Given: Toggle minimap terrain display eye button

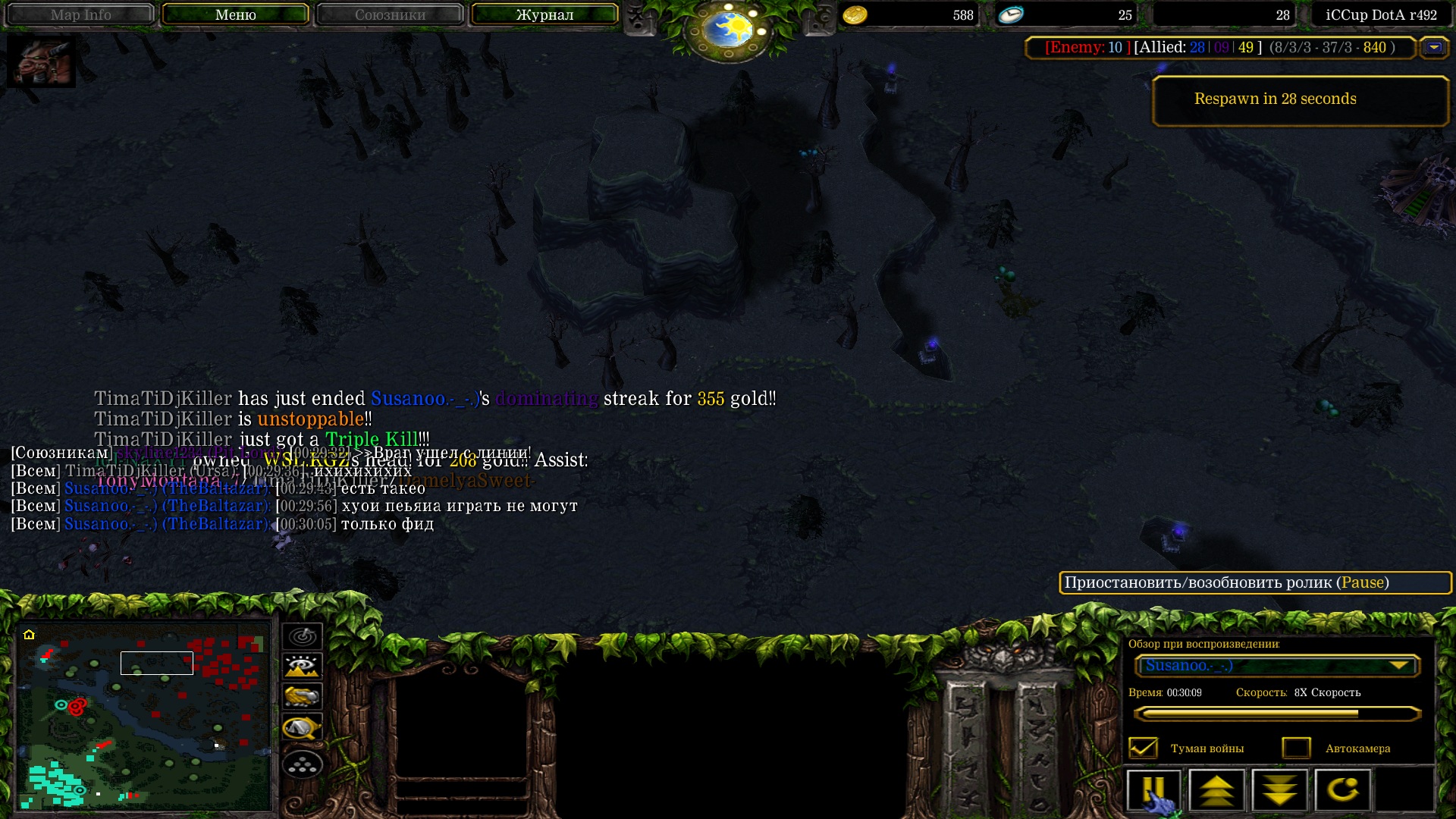Looking at the screenshot, I should point(302,667).
